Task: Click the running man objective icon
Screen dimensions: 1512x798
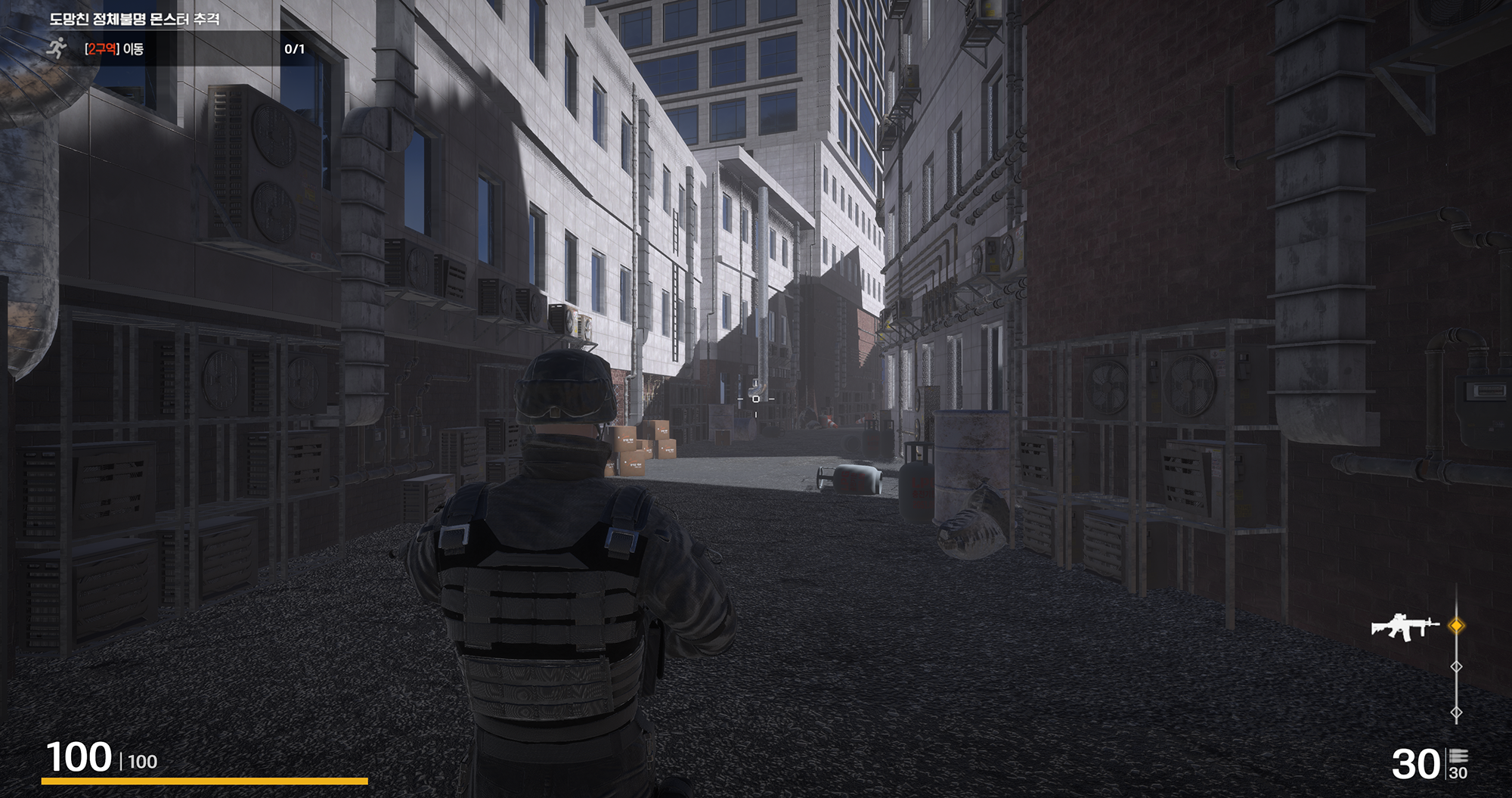Action: pos(57,49)
